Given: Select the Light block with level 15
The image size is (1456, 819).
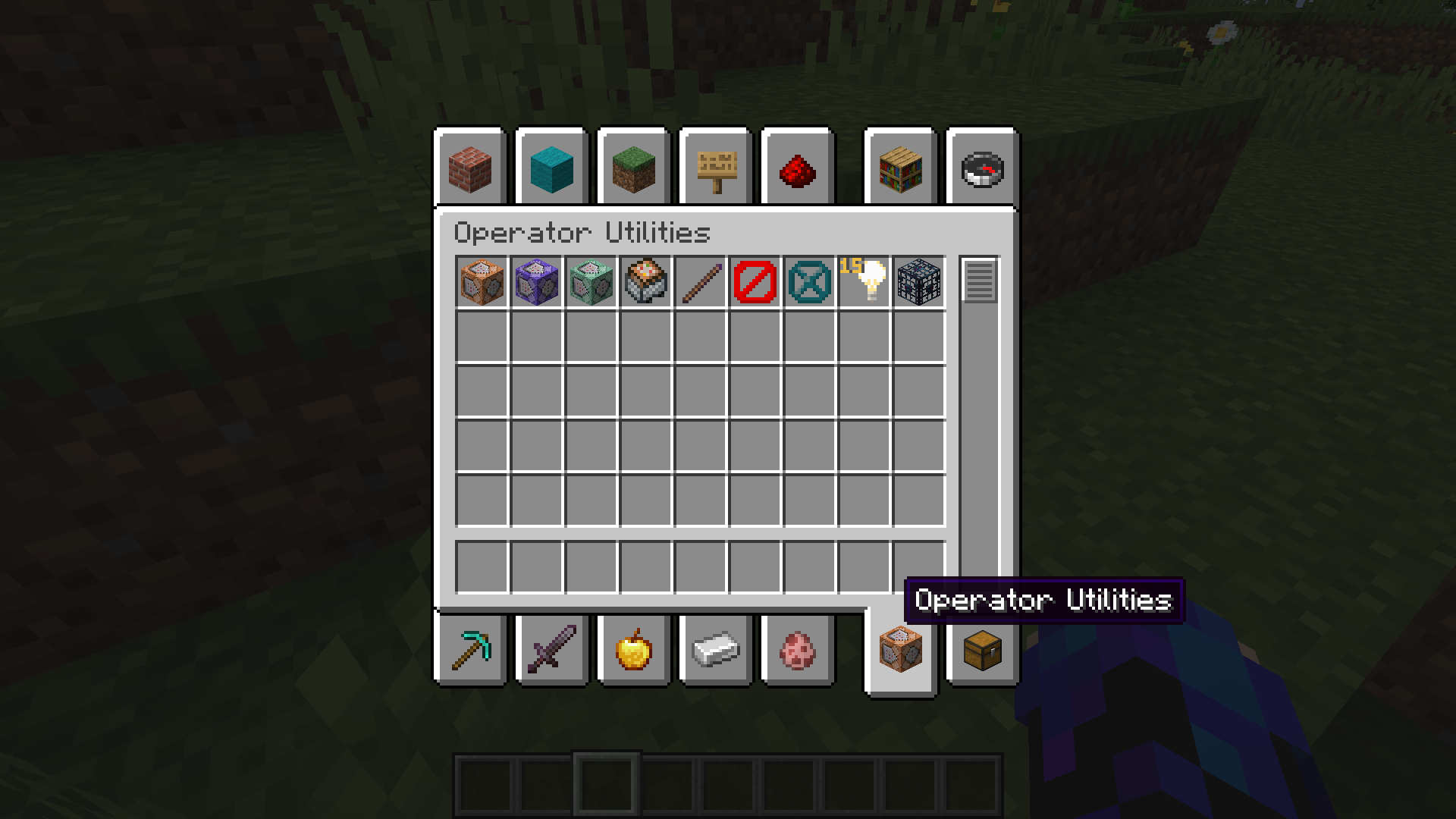Looking at the screenshot, I should click(864, 282).
